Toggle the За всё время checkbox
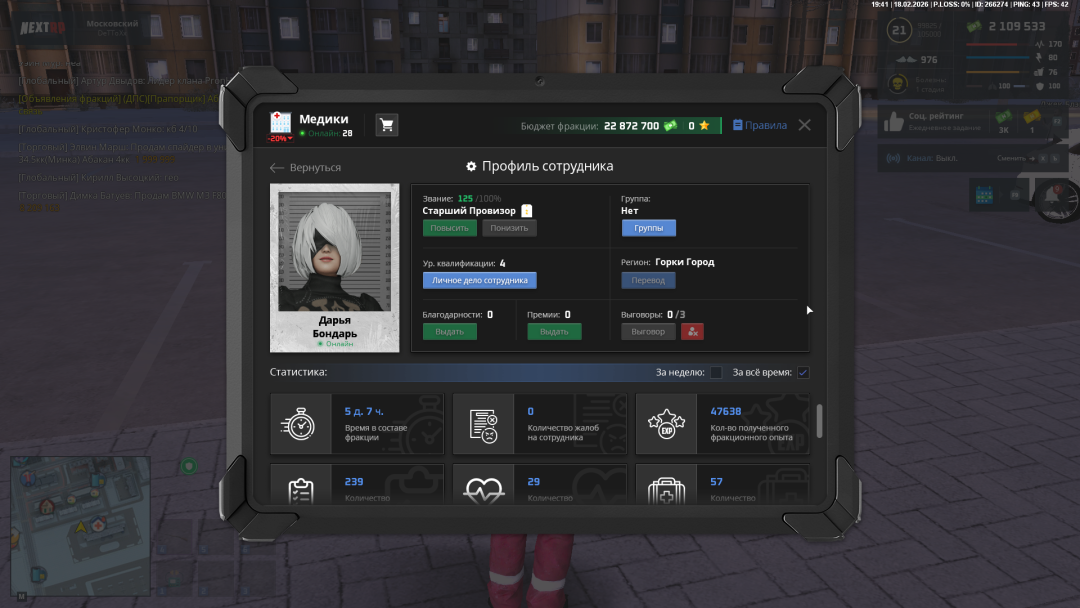The width and height of the screenshot is (1080, 608). coord(803,373)
